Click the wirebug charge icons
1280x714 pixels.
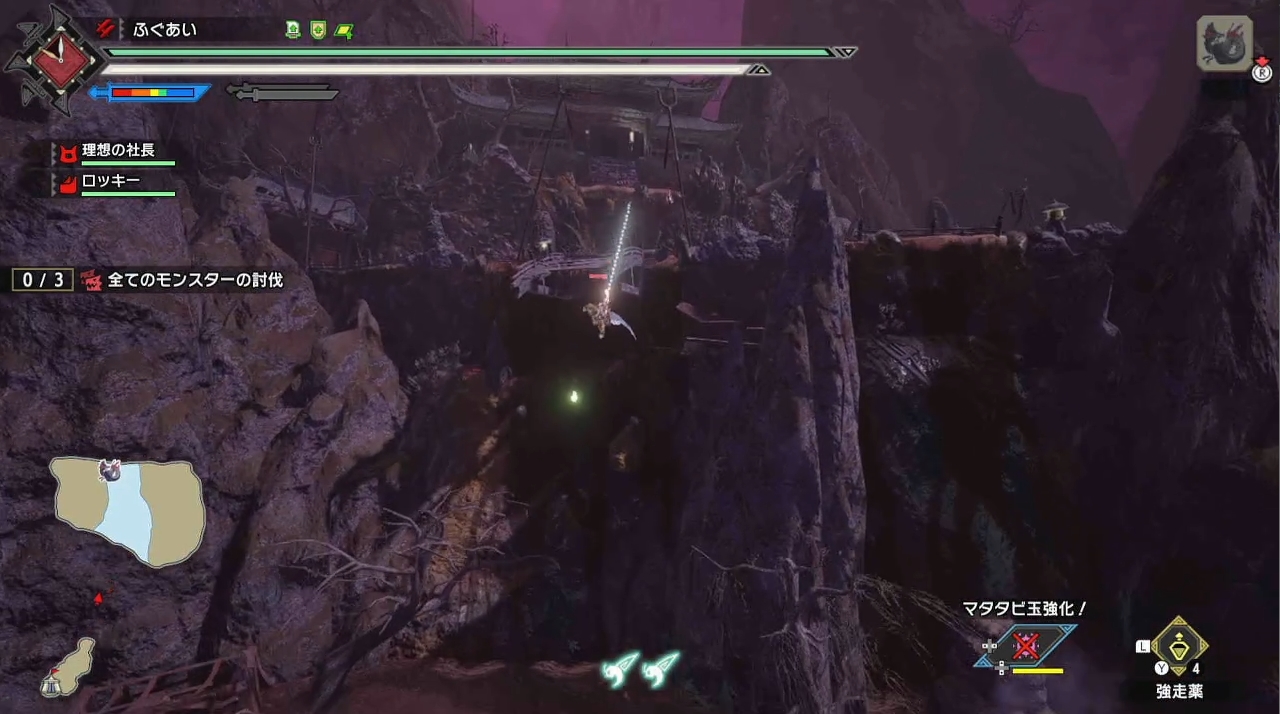(640, 667)
